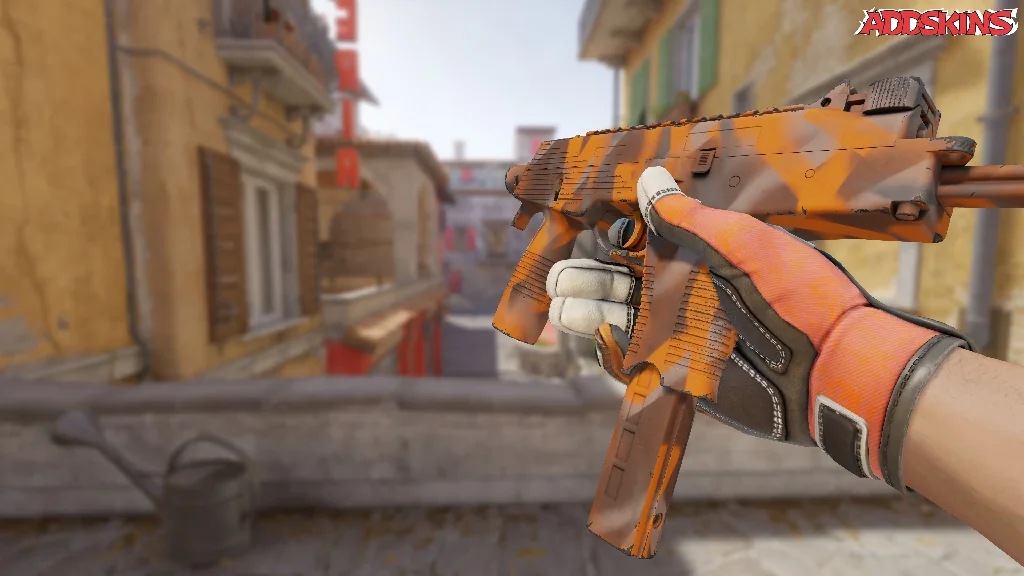Click the ADDSKINS logo watermark
This screenshot has width=1024, height=576.
click(936, 22)
